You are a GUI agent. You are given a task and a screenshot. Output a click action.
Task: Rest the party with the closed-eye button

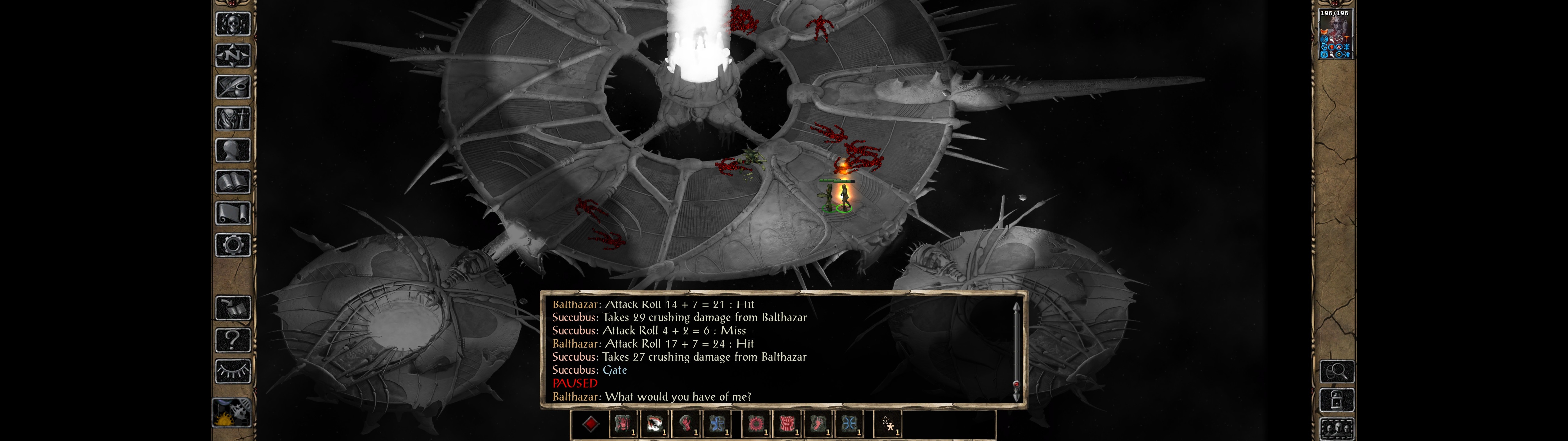click(232, 371)
